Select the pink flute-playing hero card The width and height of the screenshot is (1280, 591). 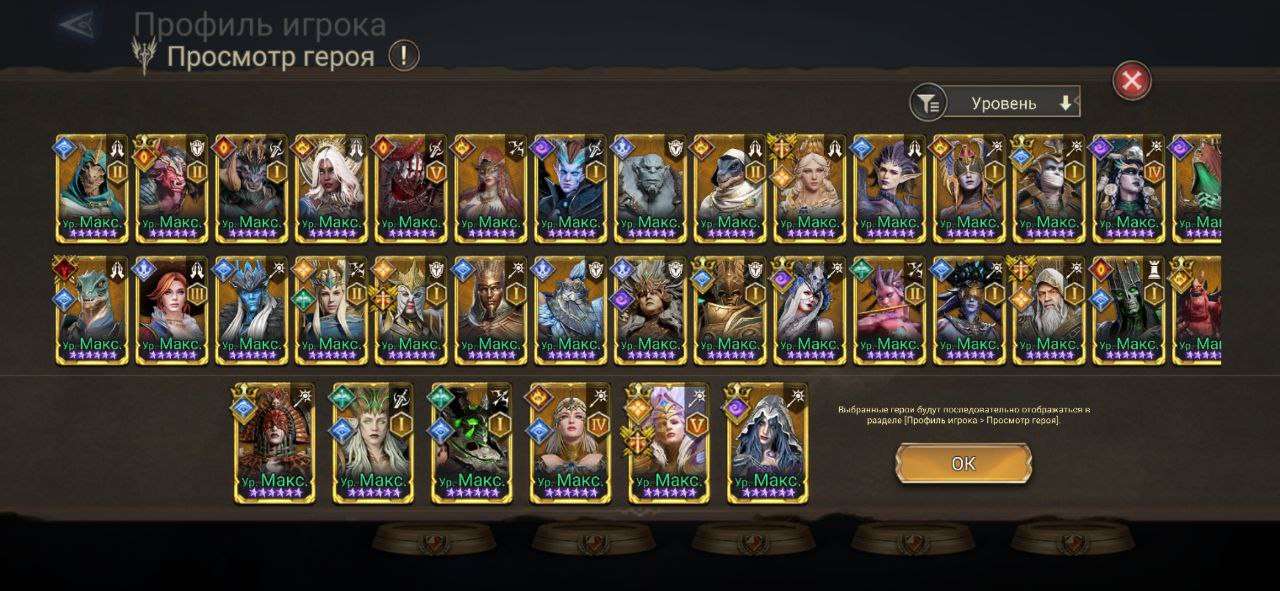click(890, 310)
